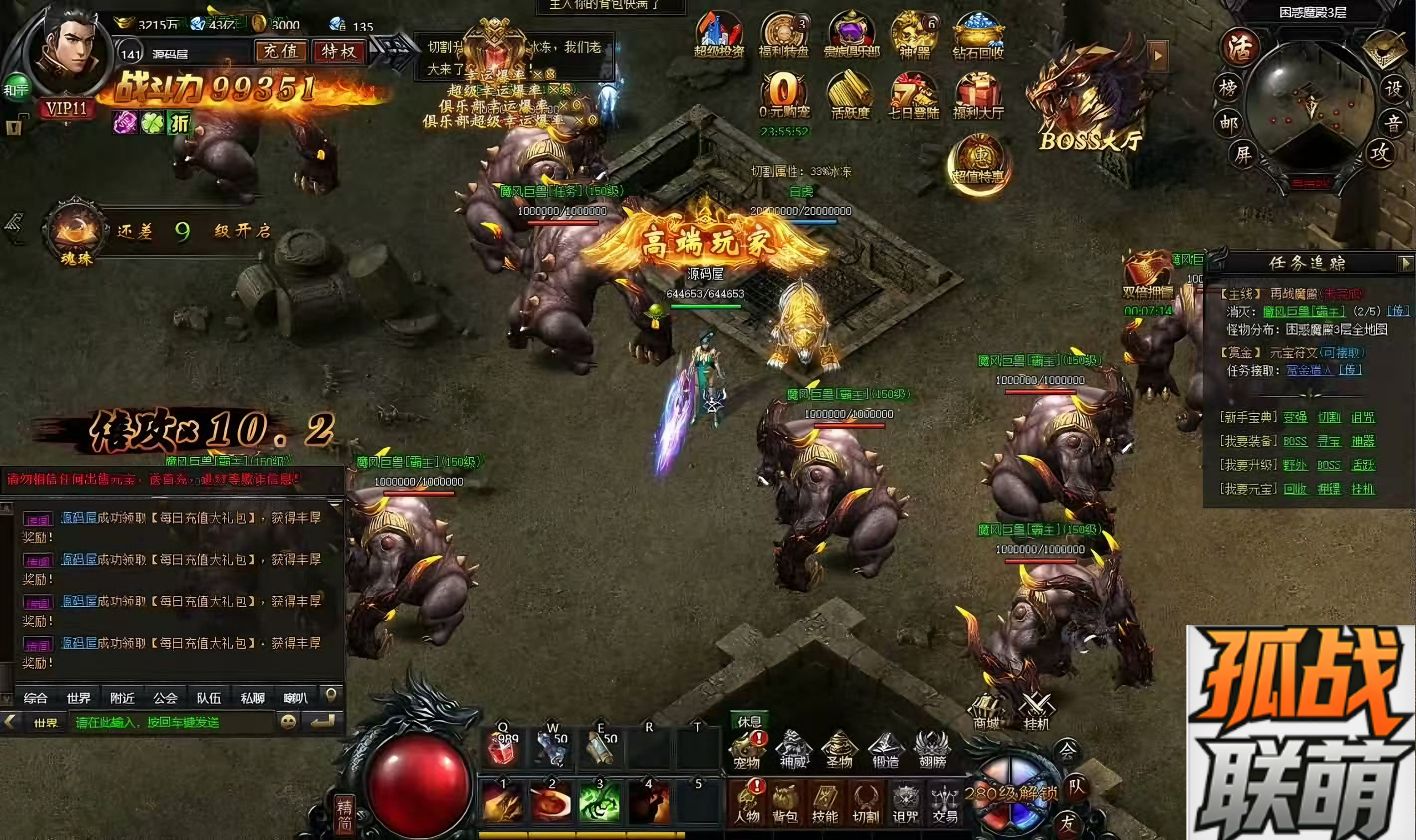Use the red potion in slot Q
The image size is (1416, 840).
pyautogui.click(x=502, y=748)
